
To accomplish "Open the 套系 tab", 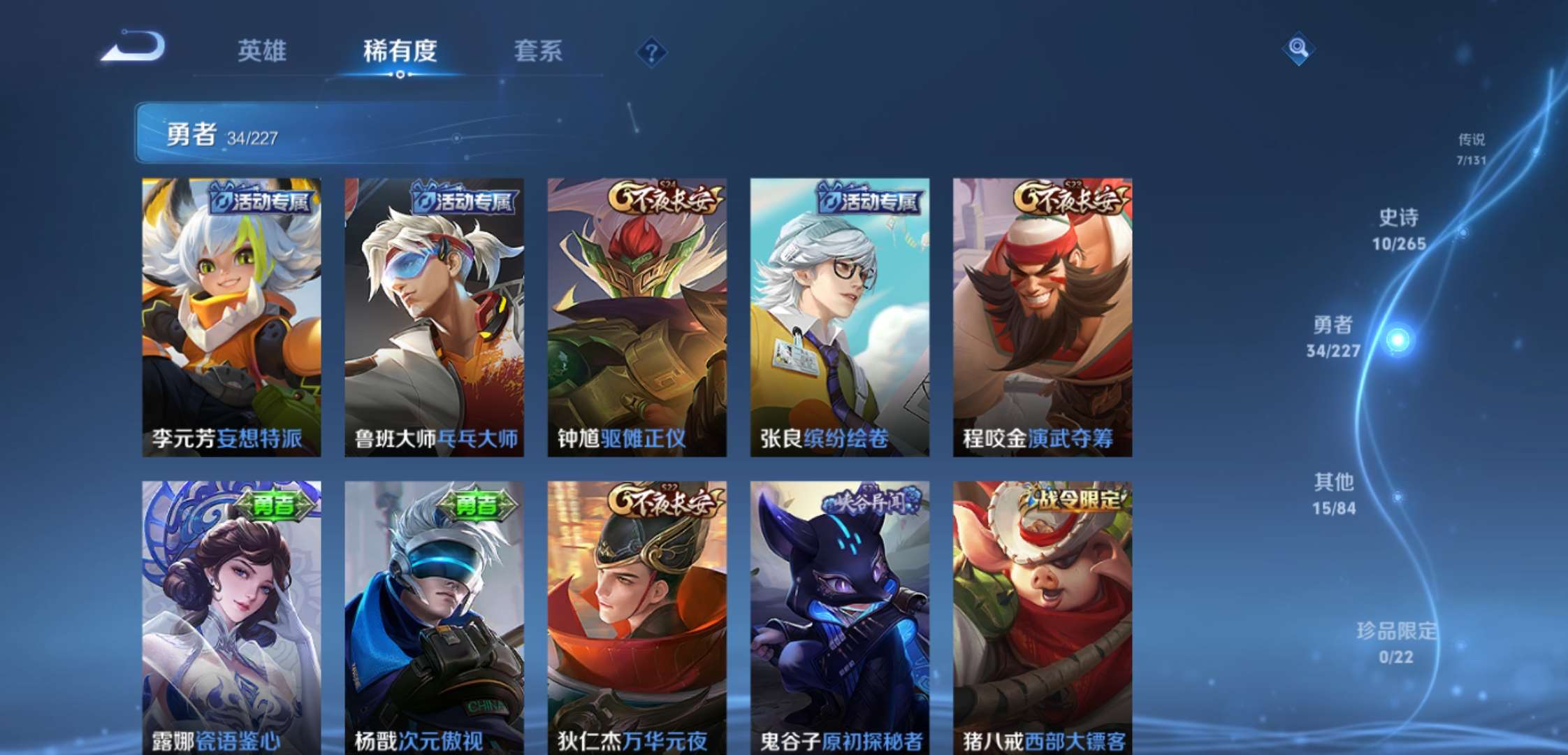I will [x=538, y=51].
